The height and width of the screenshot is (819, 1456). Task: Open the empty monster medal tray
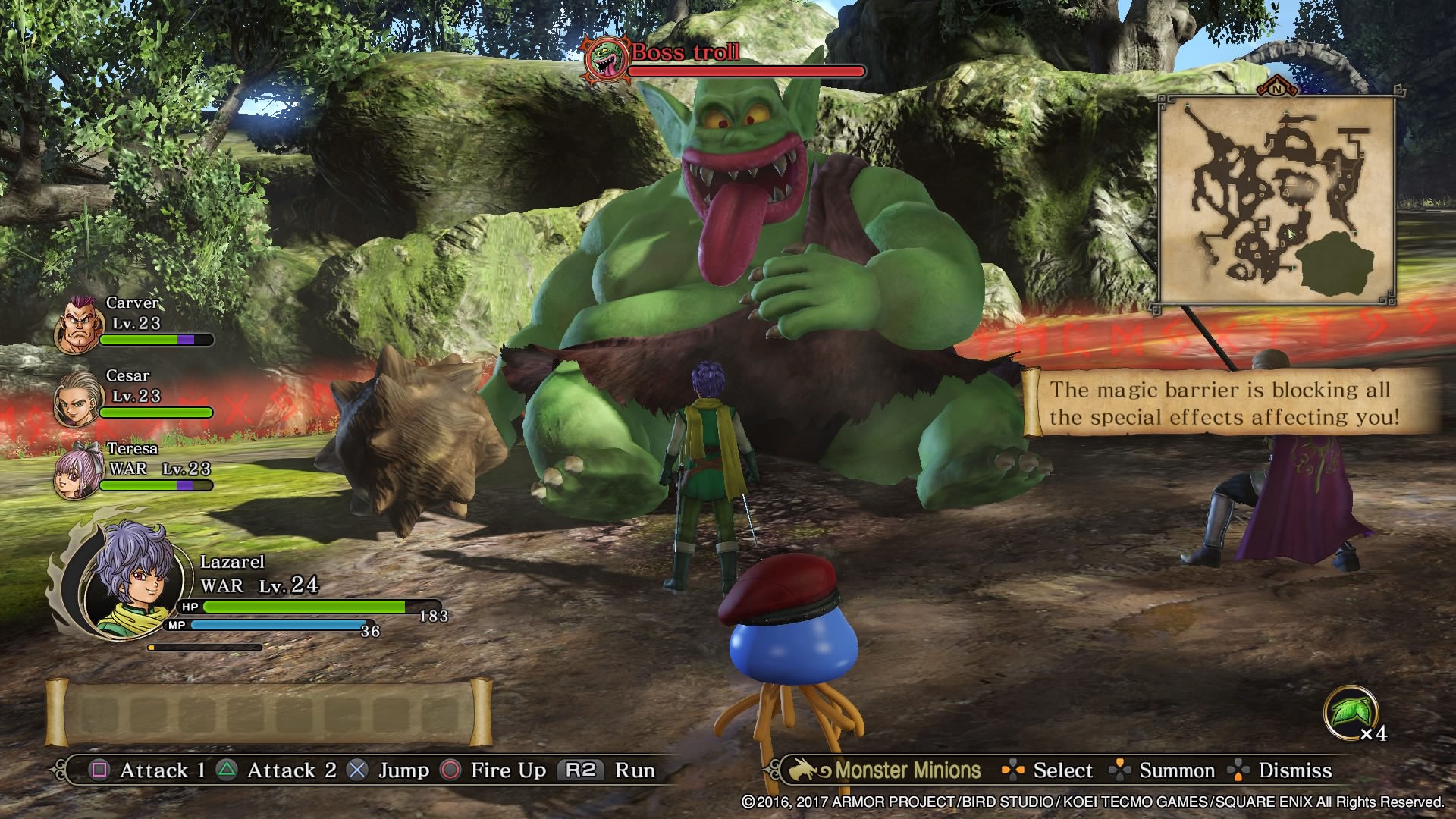point(269,713)
